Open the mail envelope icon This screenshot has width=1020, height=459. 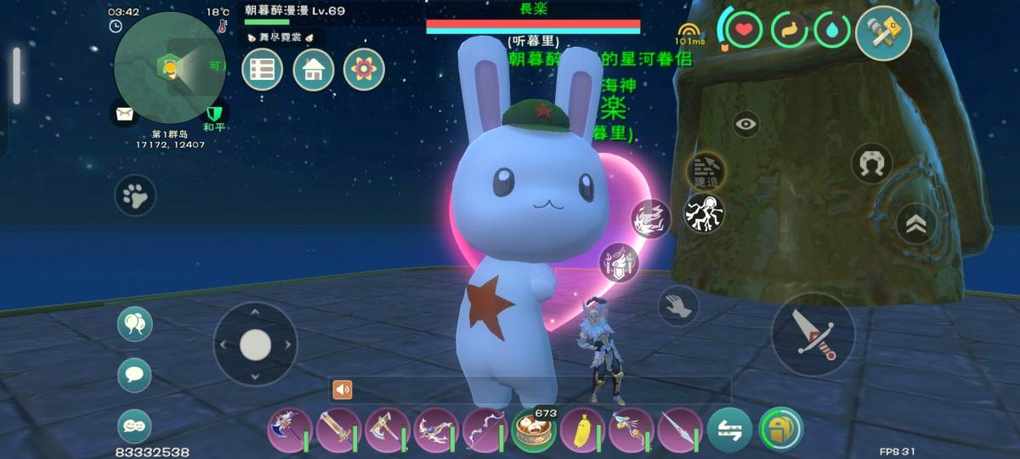[x=124, y=114]
